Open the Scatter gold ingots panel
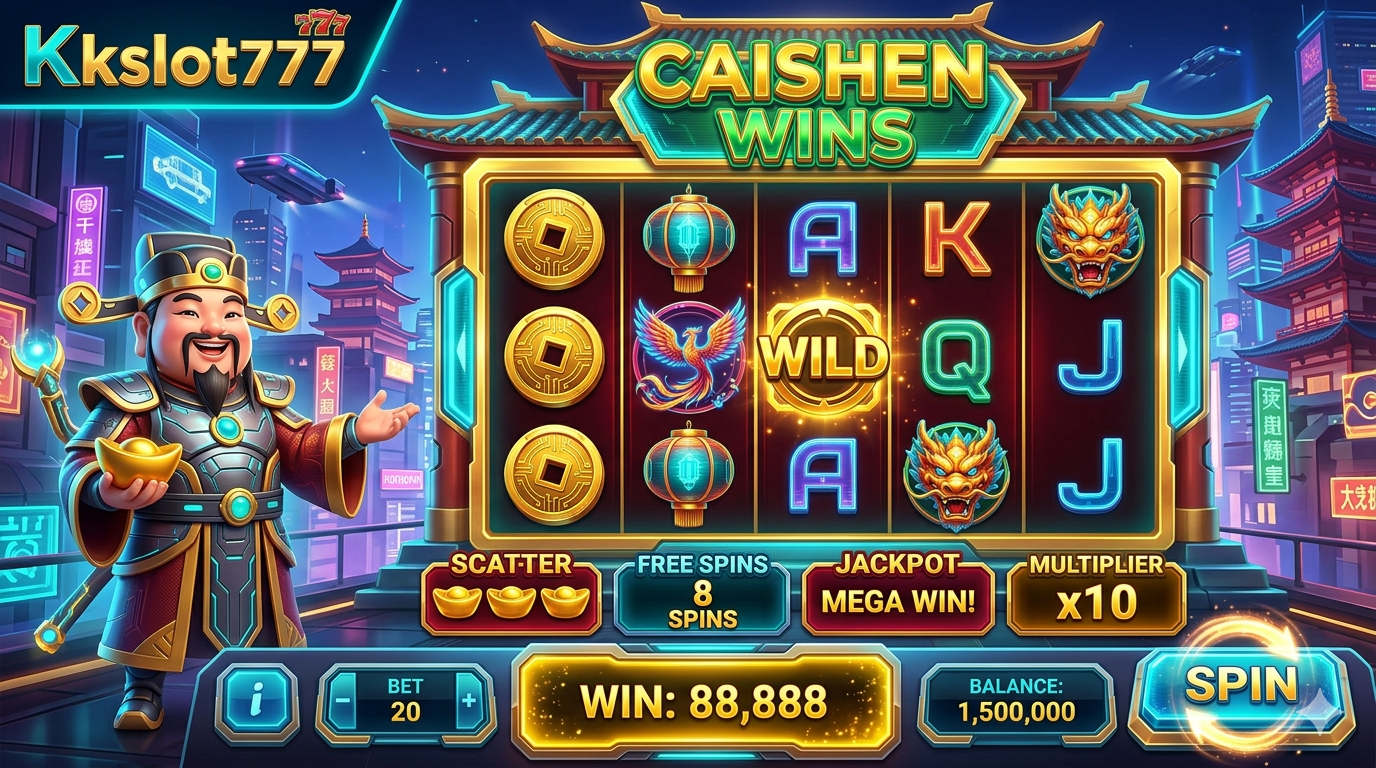 511,597
